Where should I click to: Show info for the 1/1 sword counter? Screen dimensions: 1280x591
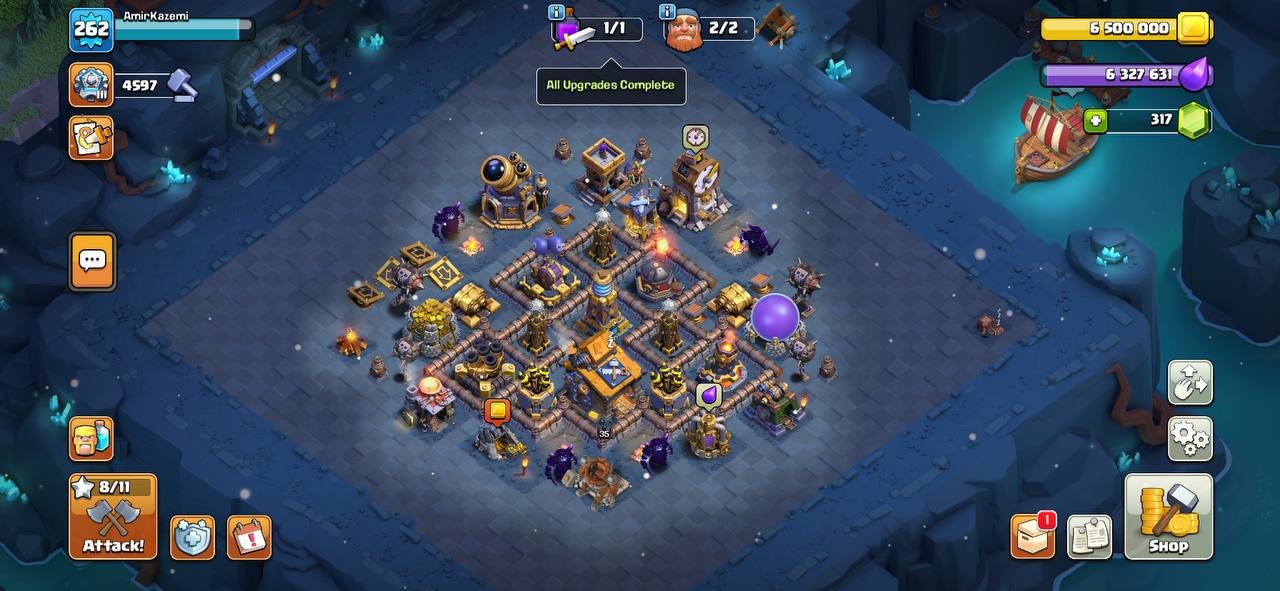(557, 12)
